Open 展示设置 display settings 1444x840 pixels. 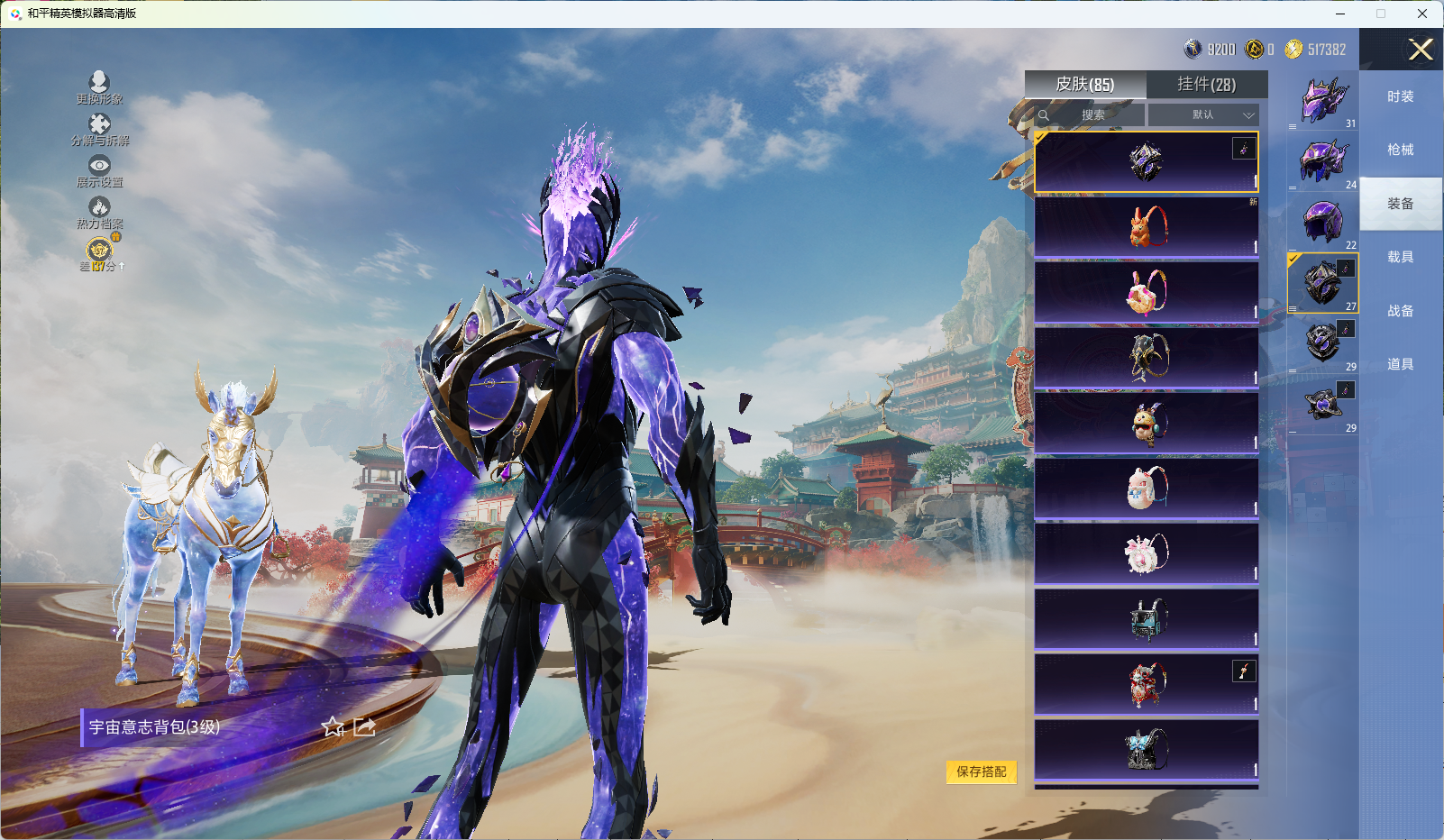(x=99, y=168)
